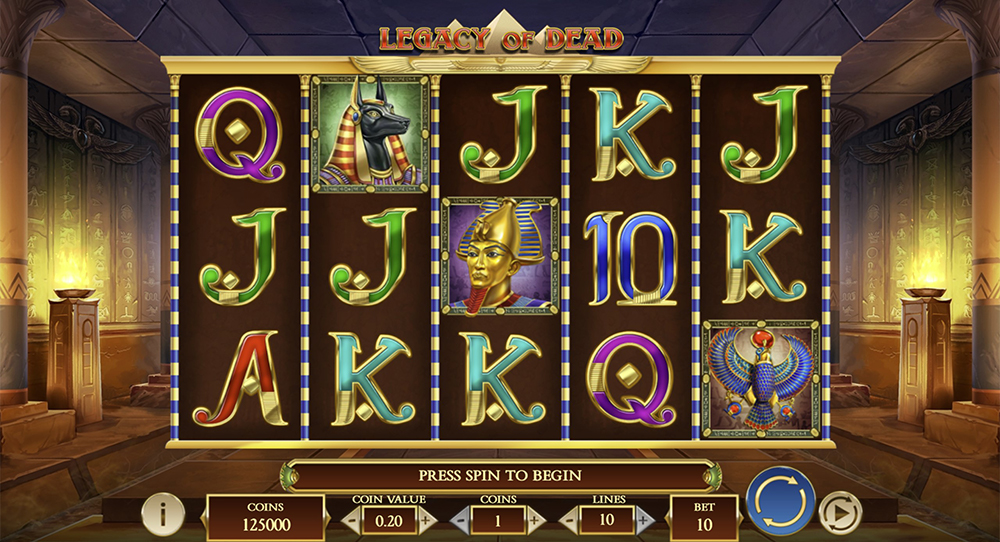The image size is (1000, 542).
Task: Decrease the coin value
Action: click(351, 520)
